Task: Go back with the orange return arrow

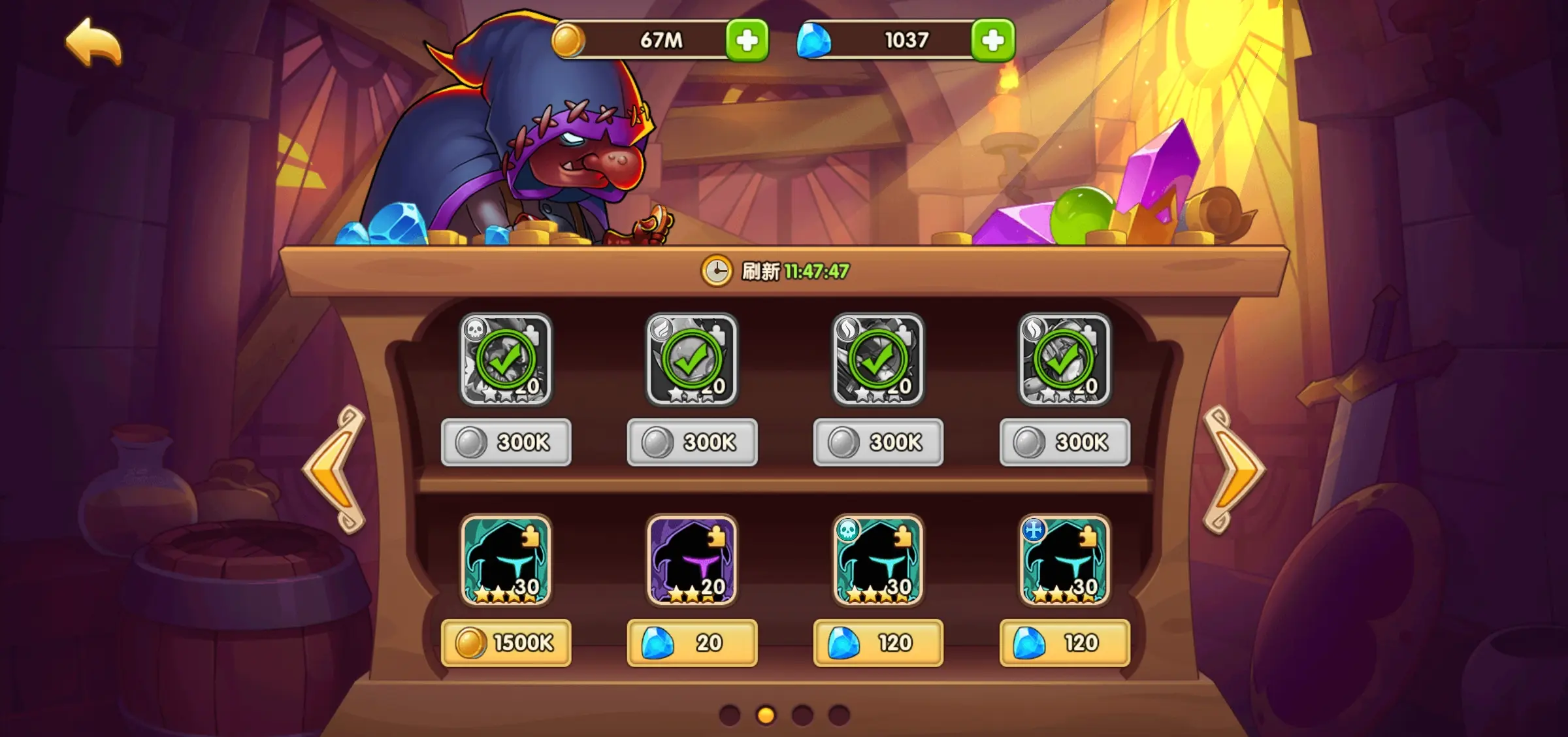Action: tap(94, 43)
